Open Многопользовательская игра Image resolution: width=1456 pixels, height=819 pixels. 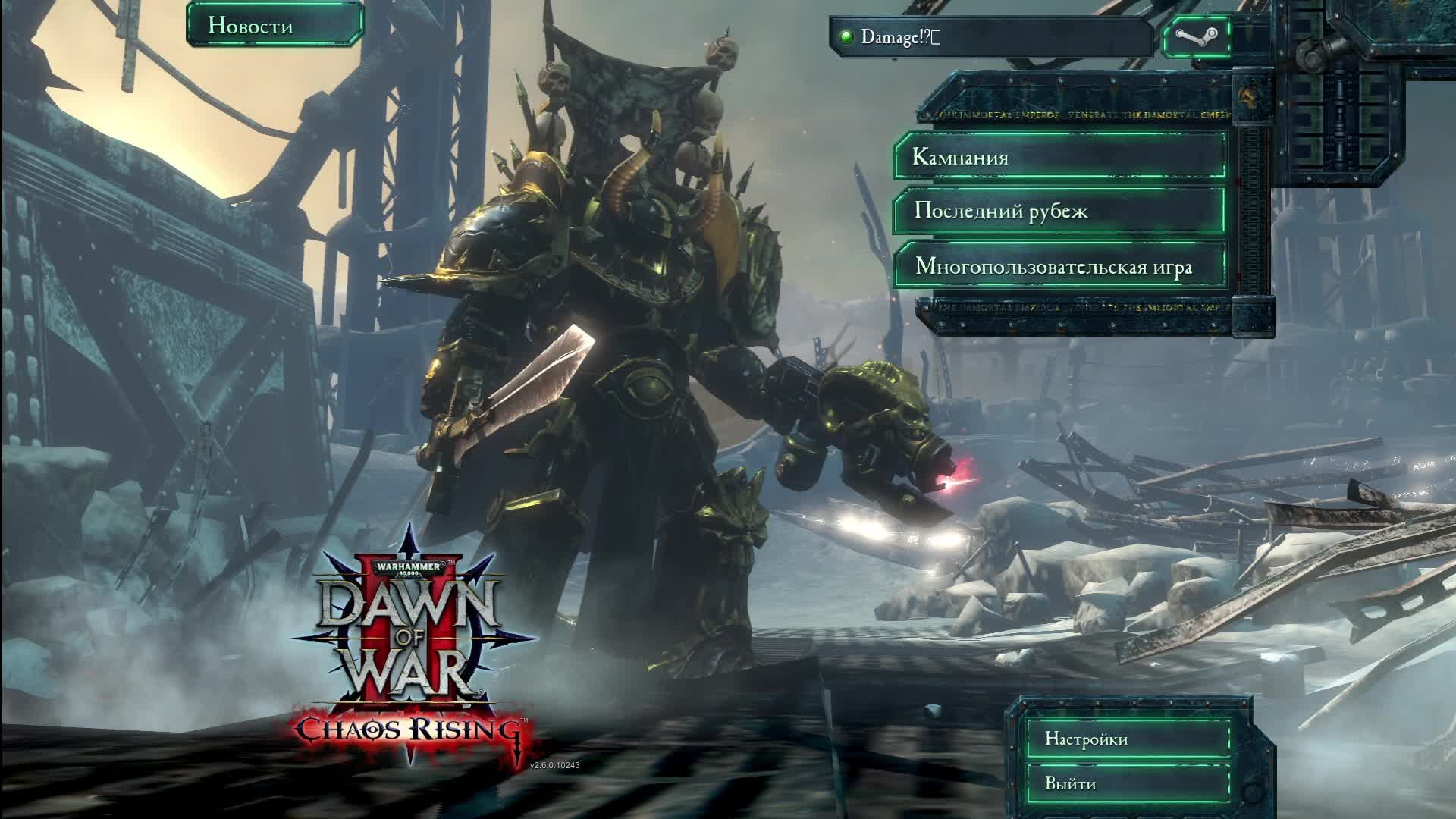(x=1059, y=266)
